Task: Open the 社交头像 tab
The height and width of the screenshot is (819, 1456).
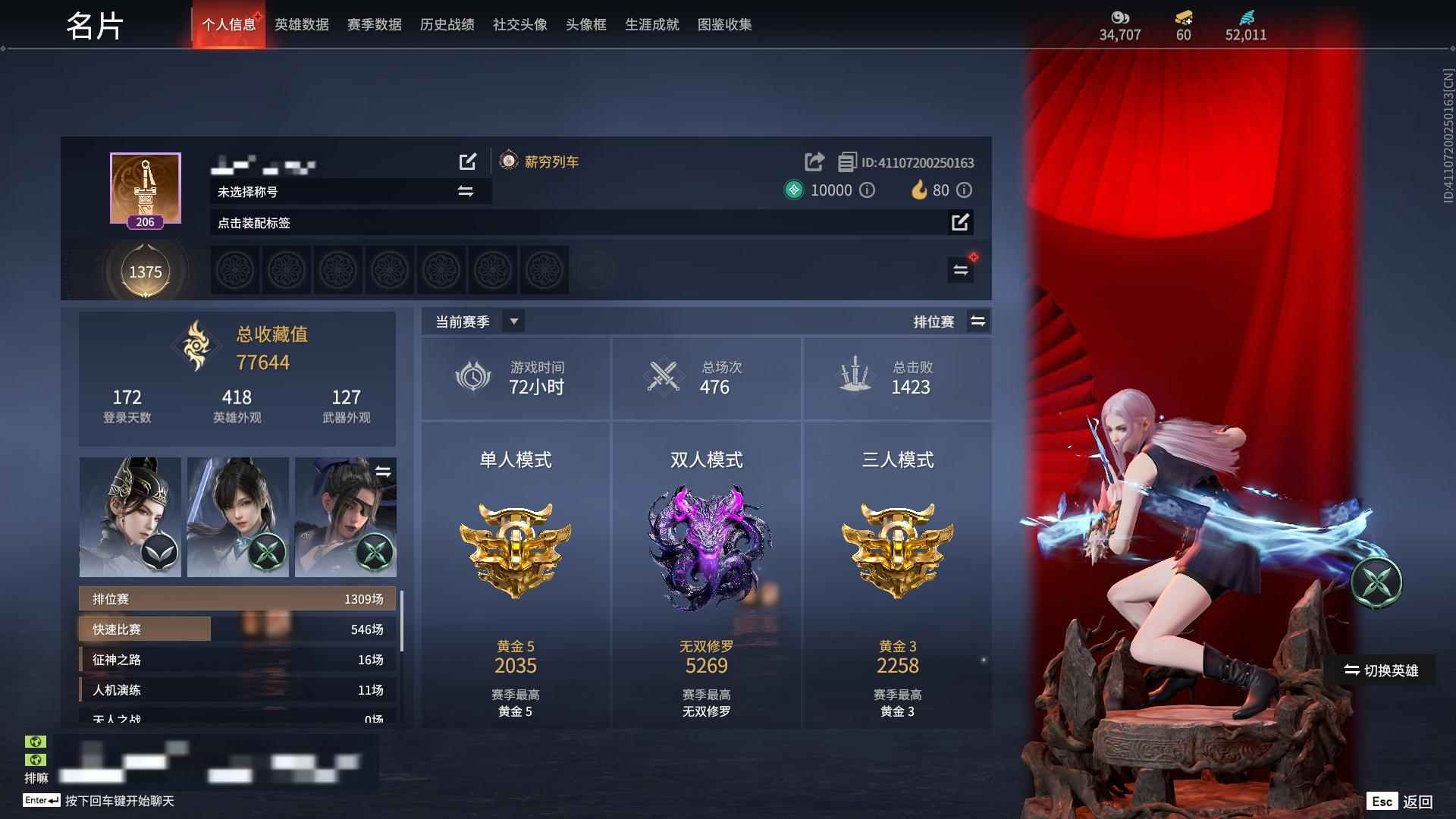Action: pos(518,24)
